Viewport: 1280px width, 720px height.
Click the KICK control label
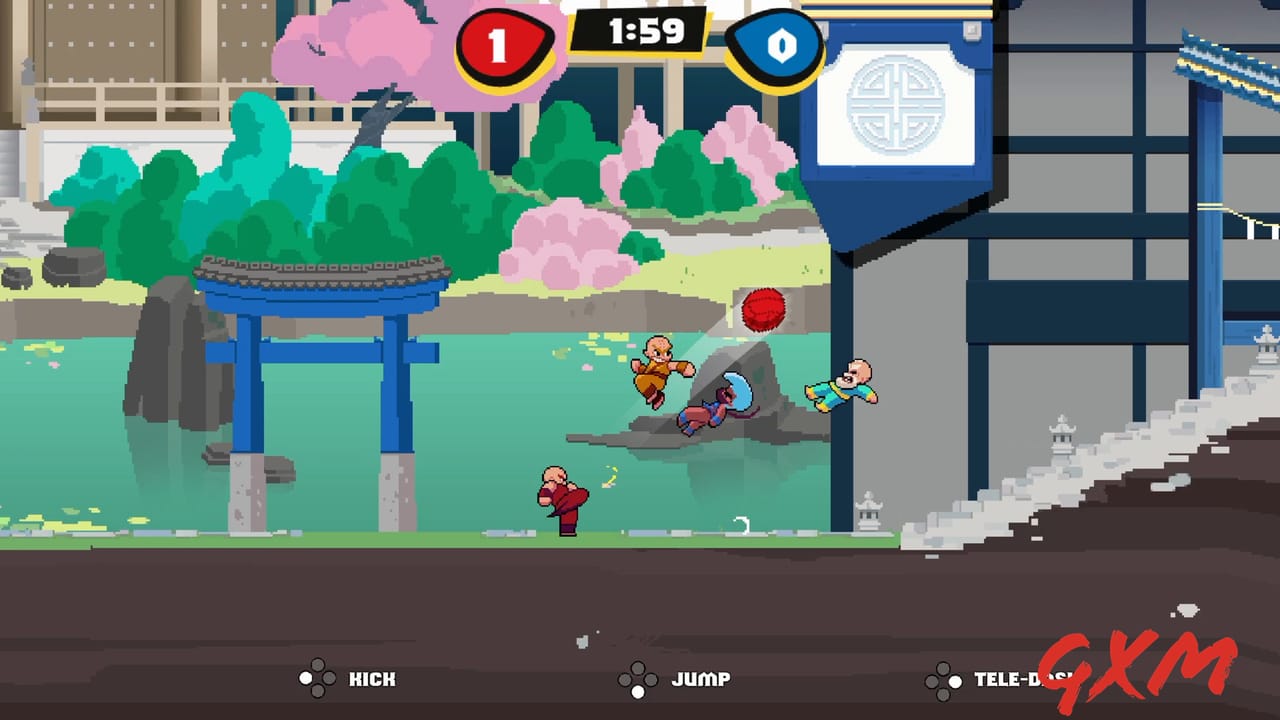click(374, 679)
